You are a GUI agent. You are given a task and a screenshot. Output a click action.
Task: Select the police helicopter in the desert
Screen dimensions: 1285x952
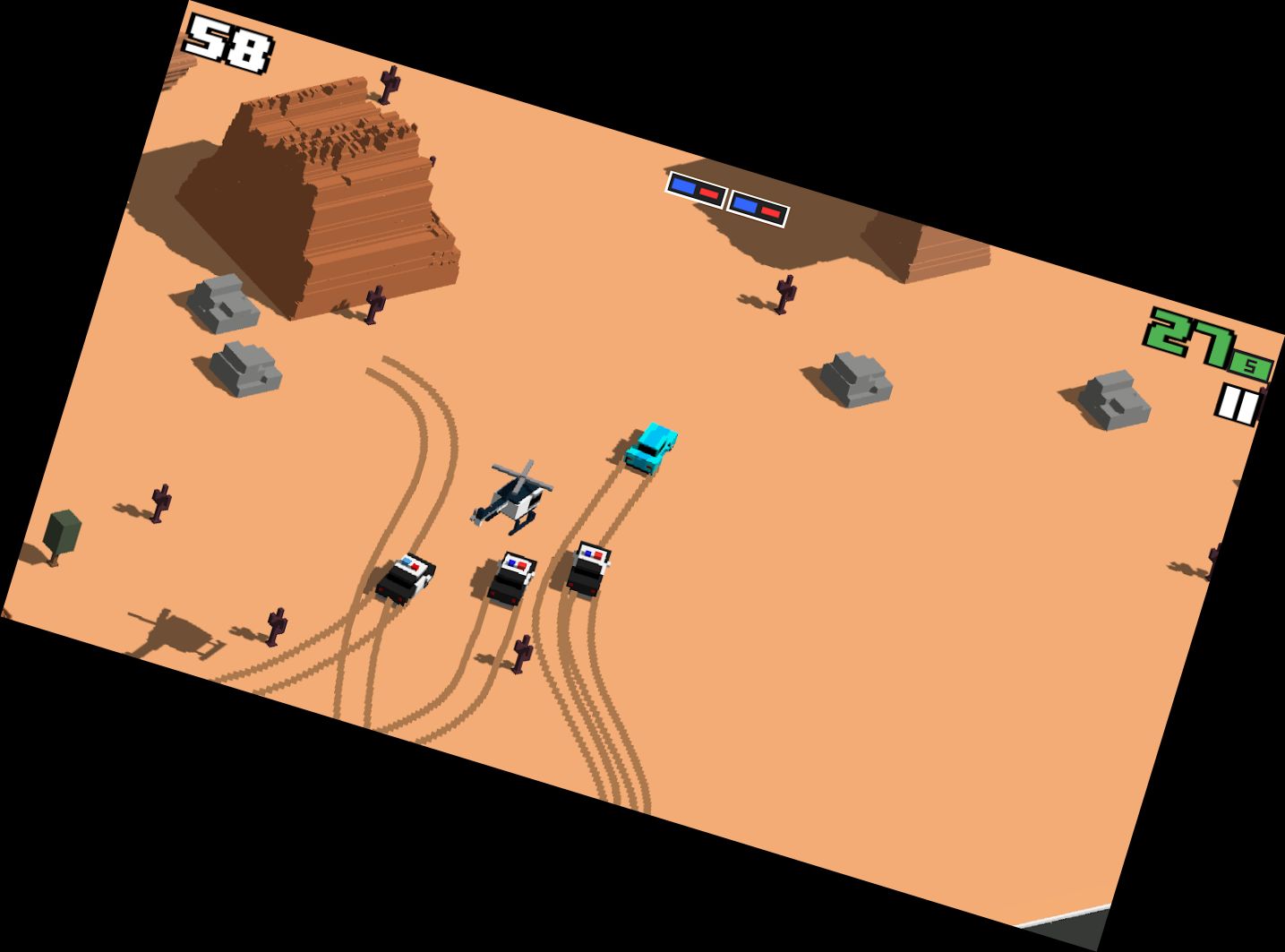click(x=515, y=497)
